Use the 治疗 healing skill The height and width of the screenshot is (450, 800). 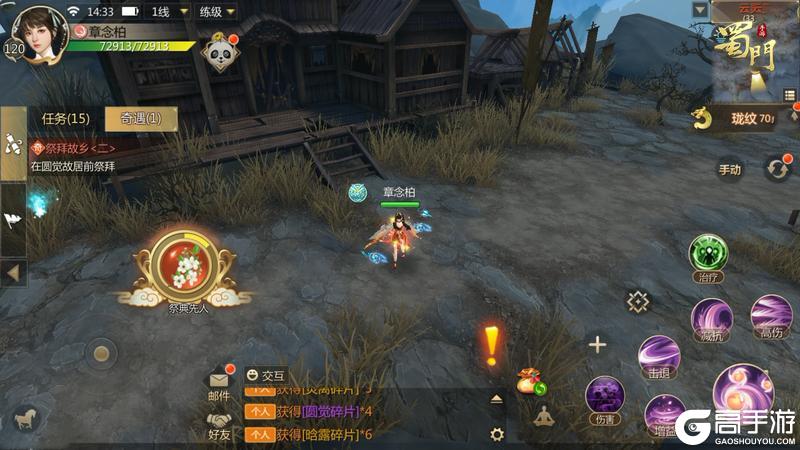click(707, 254)
